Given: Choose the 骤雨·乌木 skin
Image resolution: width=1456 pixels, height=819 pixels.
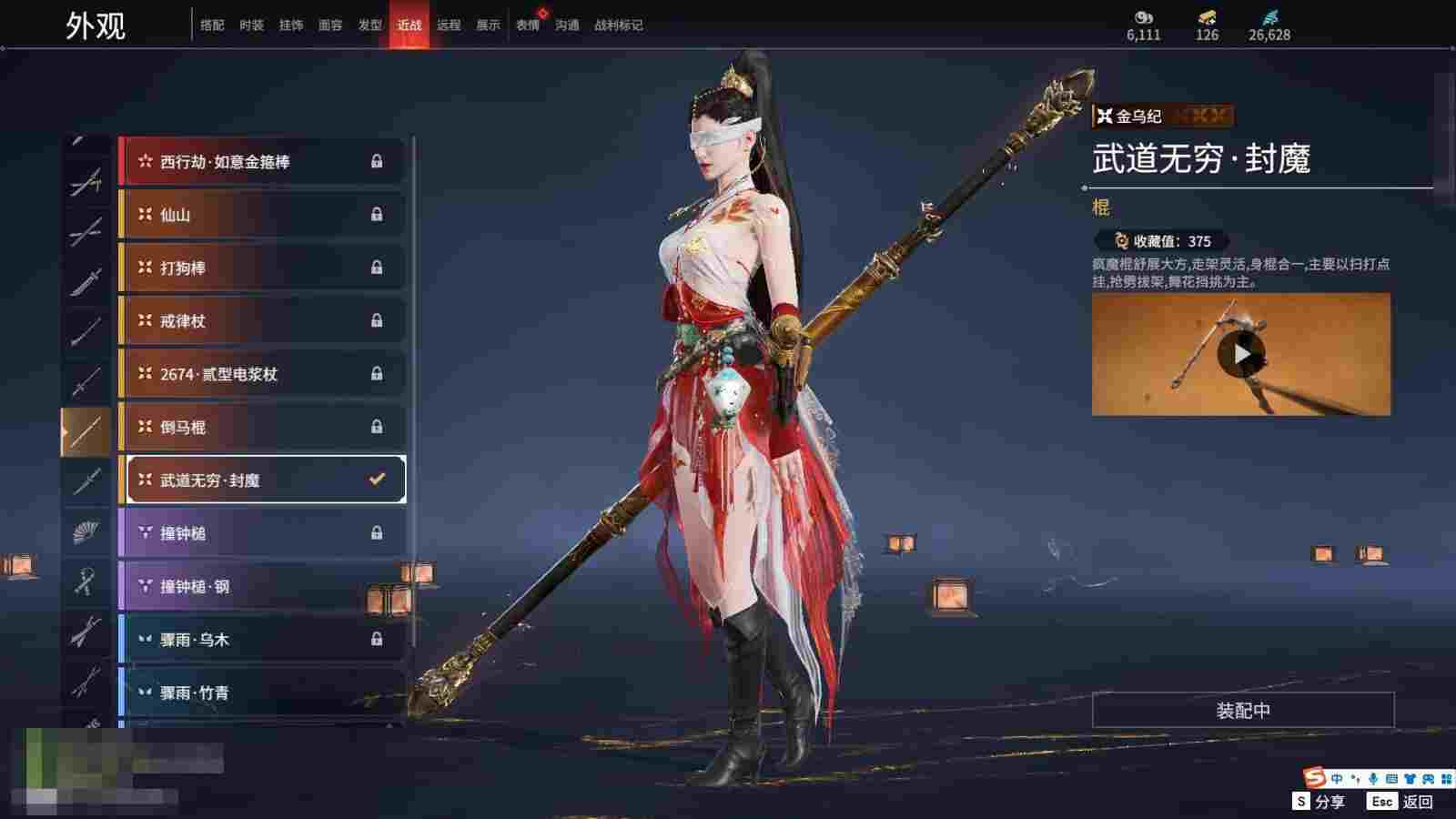Looking at the screenshot, I should coord(262,640).
